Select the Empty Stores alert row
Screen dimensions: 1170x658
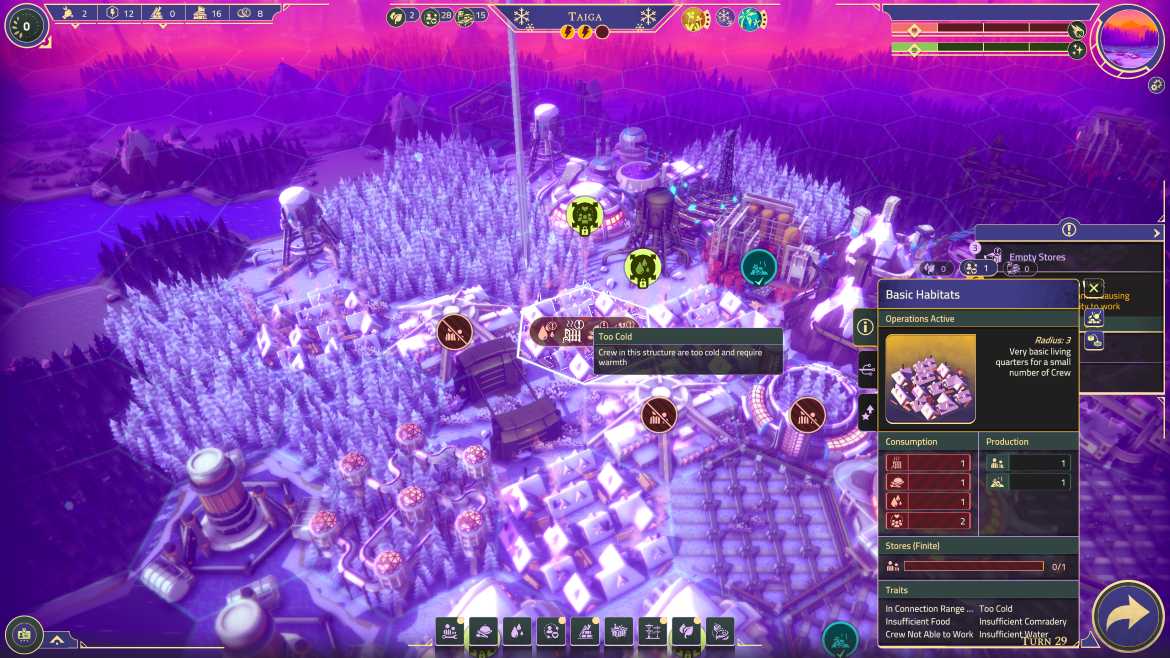(1036, 257)
